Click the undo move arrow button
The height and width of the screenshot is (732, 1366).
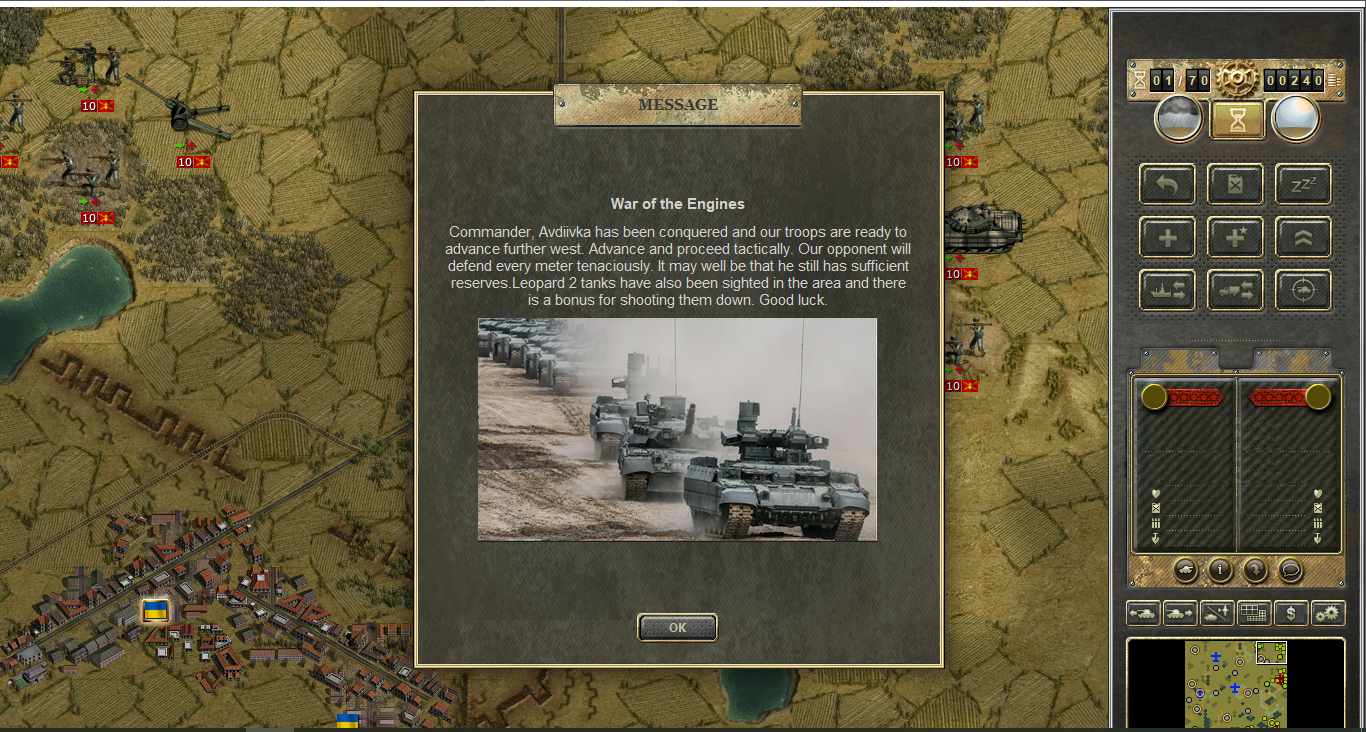1167,184
